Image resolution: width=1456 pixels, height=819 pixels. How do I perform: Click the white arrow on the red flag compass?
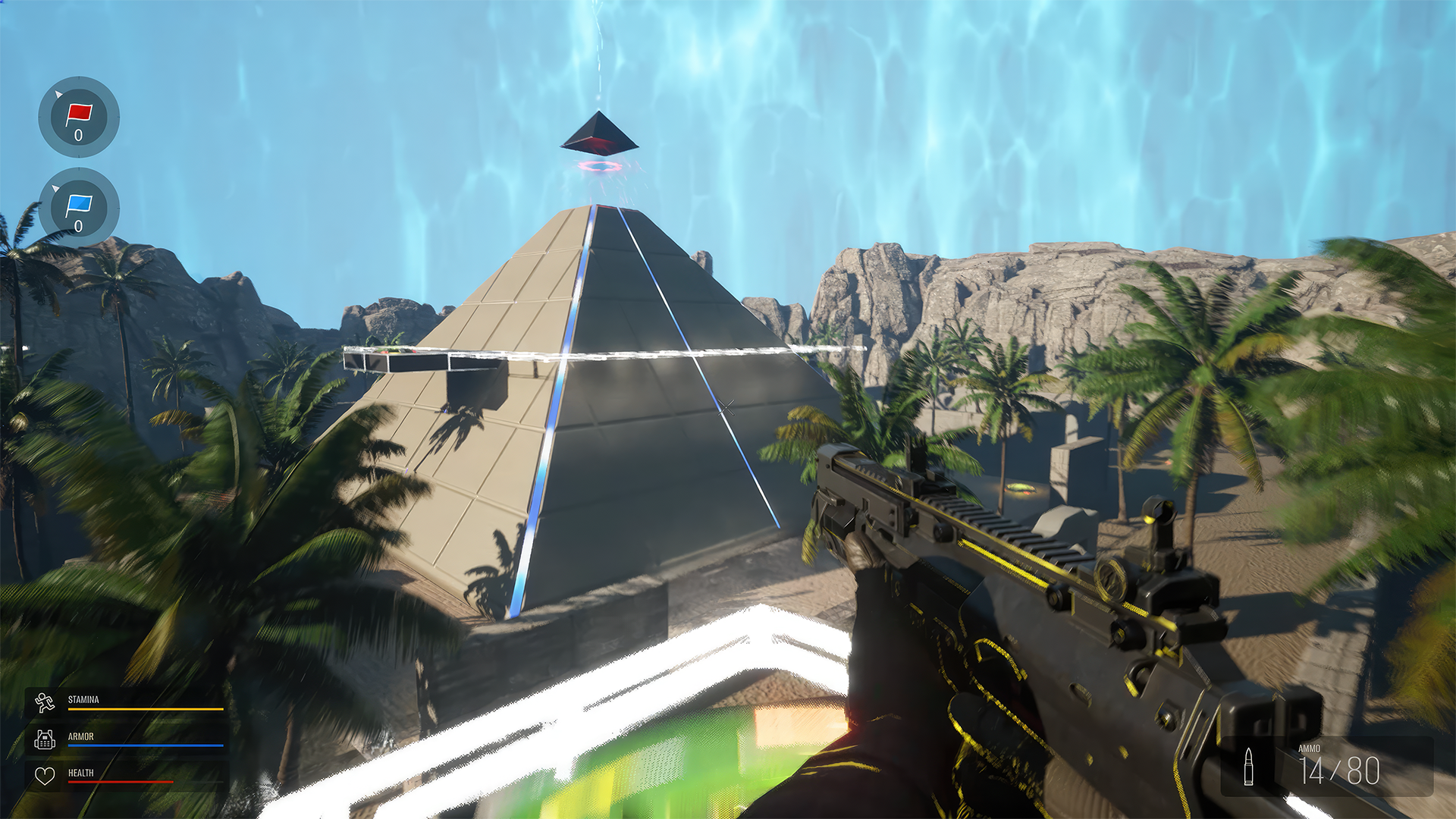pyautogui.click(x=59, y=96)
